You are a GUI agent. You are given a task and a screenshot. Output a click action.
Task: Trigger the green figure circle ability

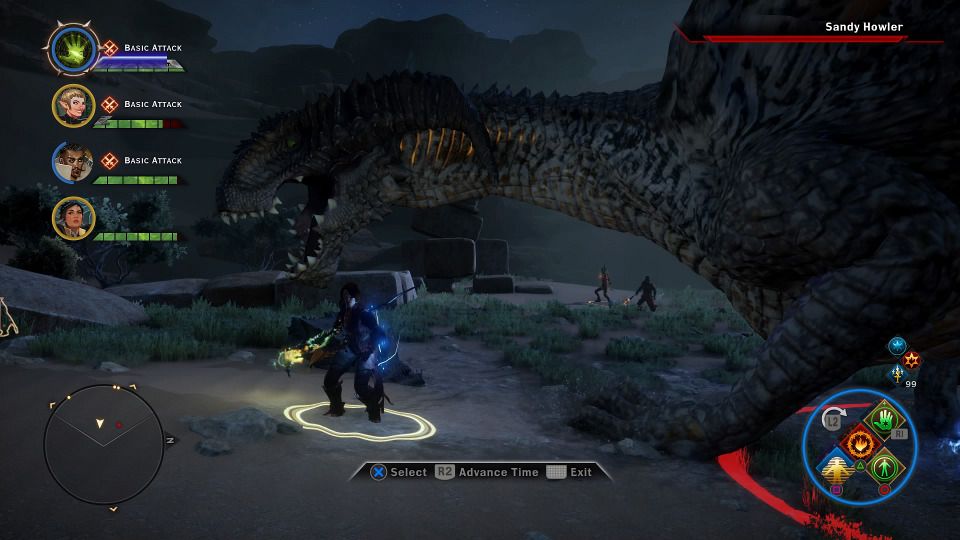point(883,466)
